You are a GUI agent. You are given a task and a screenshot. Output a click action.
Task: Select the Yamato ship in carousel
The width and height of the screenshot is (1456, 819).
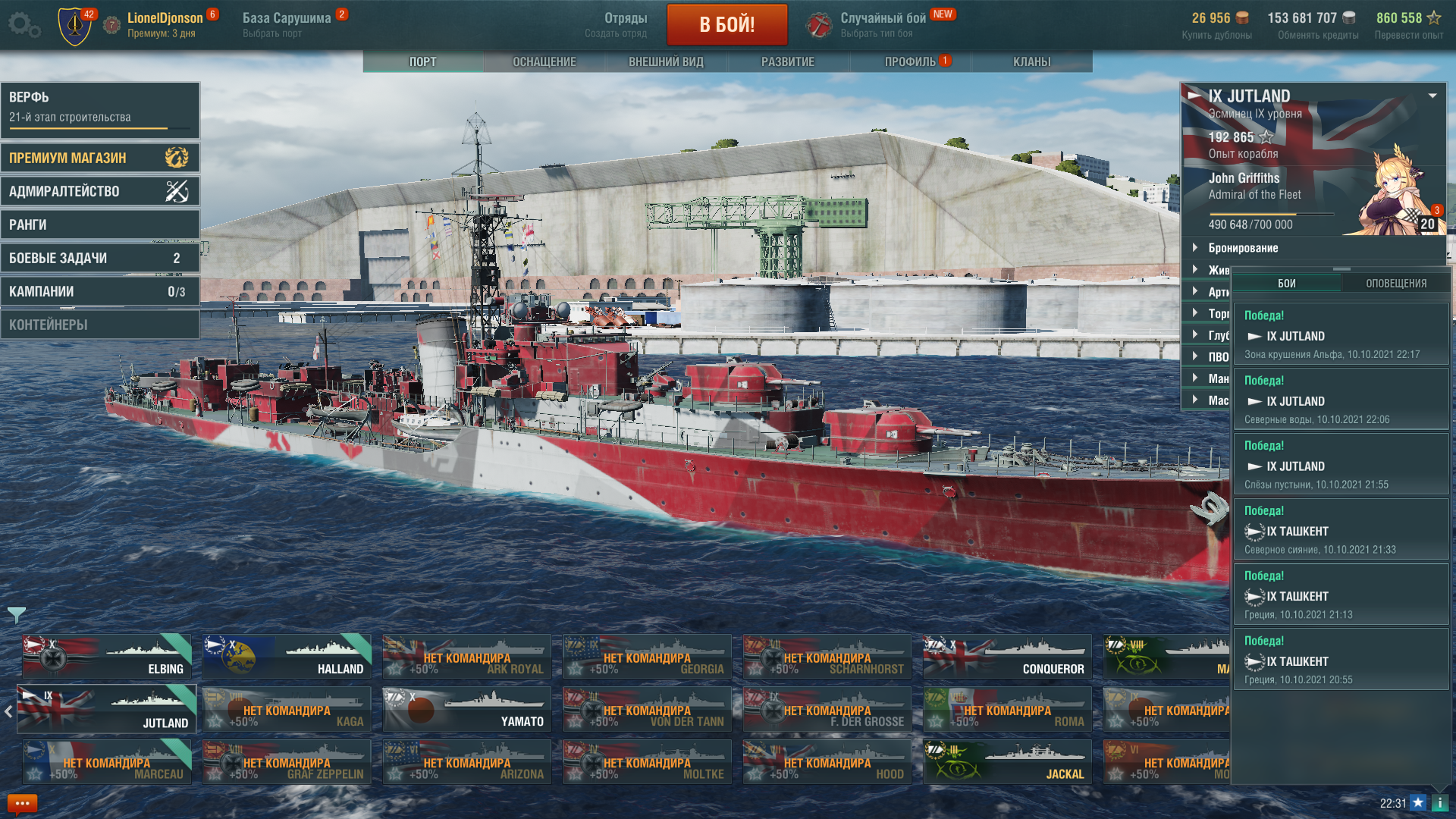click(x=466, y=709)
